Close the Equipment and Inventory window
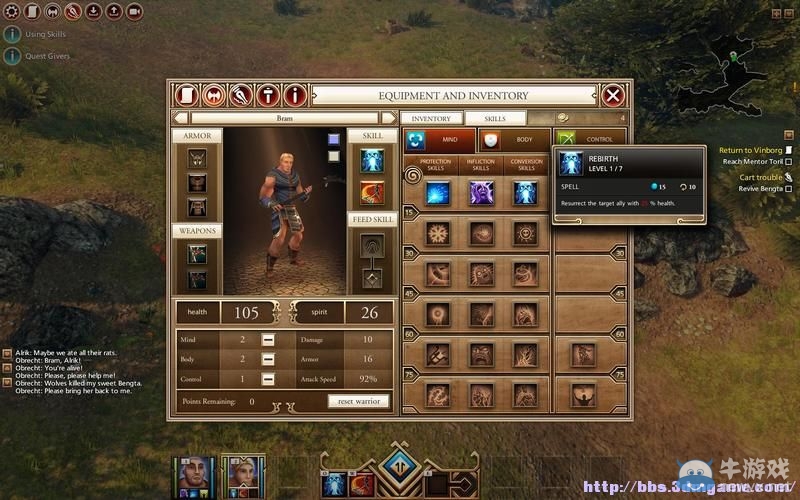 pyautogui.click(x=613, y=96)
